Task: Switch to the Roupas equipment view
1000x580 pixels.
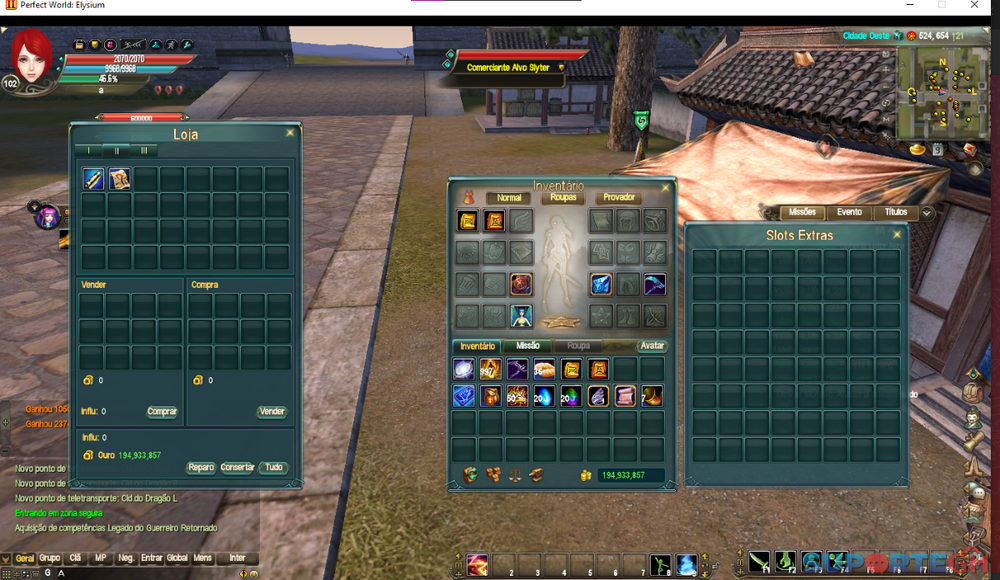Action: point(562,198)
